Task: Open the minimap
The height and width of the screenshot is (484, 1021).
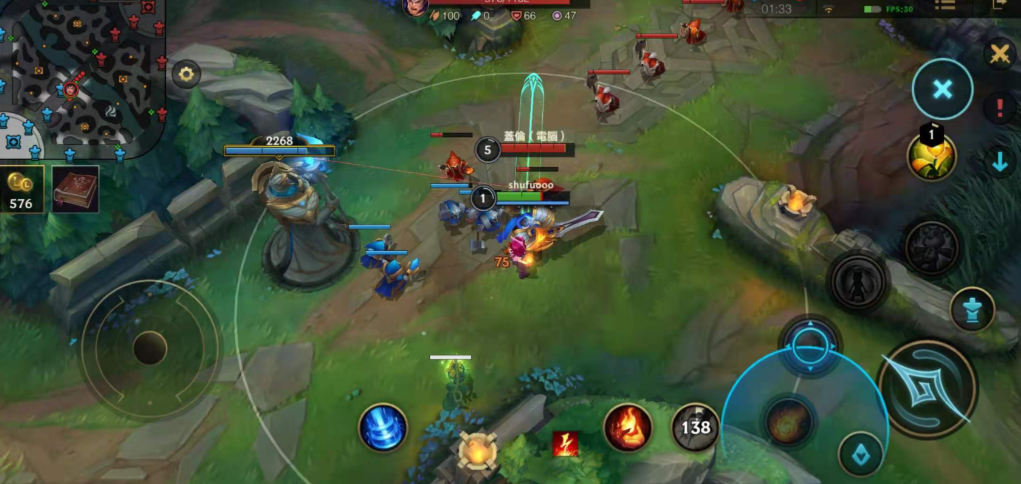Action: pyautogui.click(x=82, y=72)
